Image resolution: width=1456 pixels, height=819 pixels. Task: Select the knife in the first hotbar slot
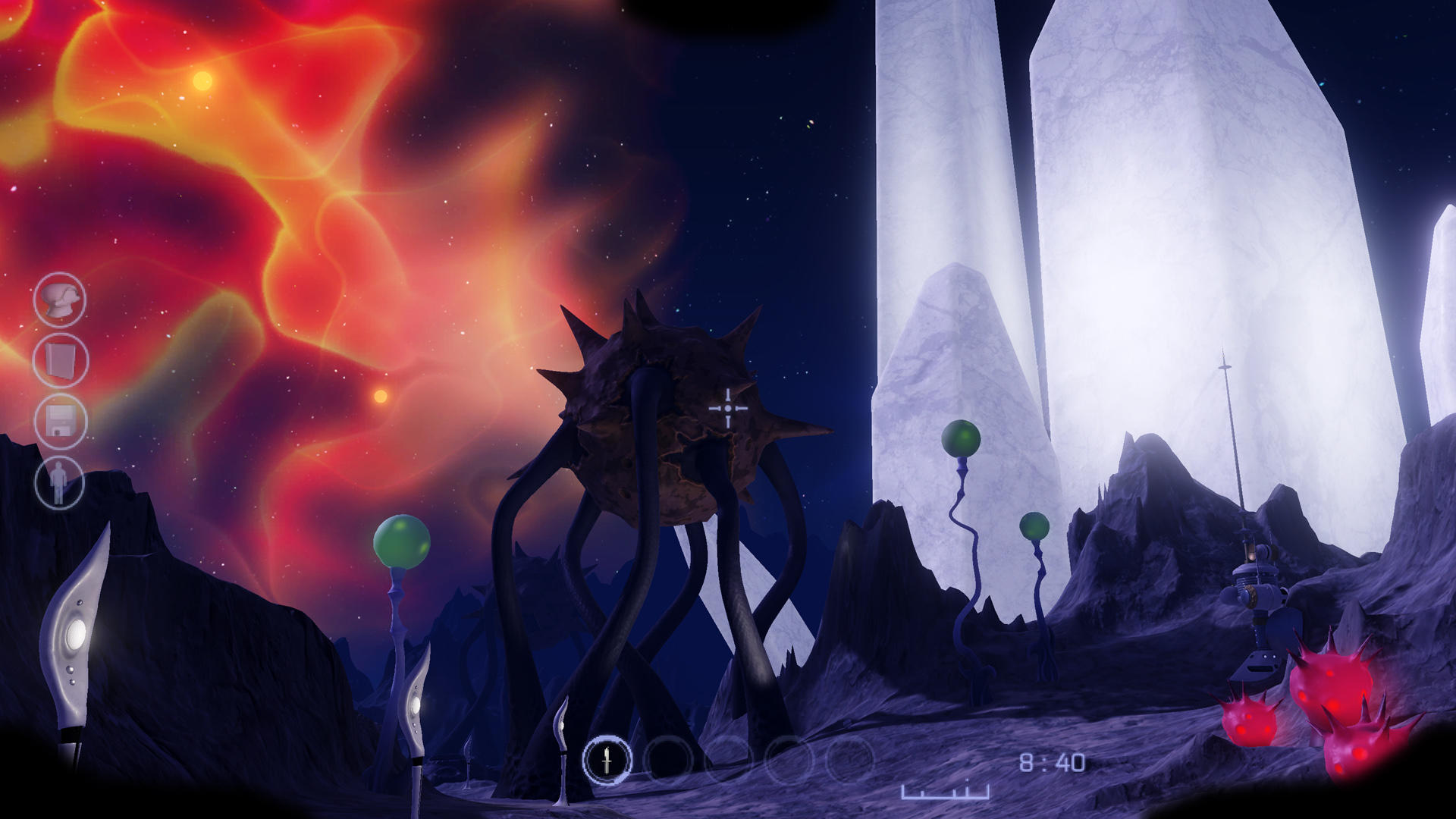click(607, 760)
